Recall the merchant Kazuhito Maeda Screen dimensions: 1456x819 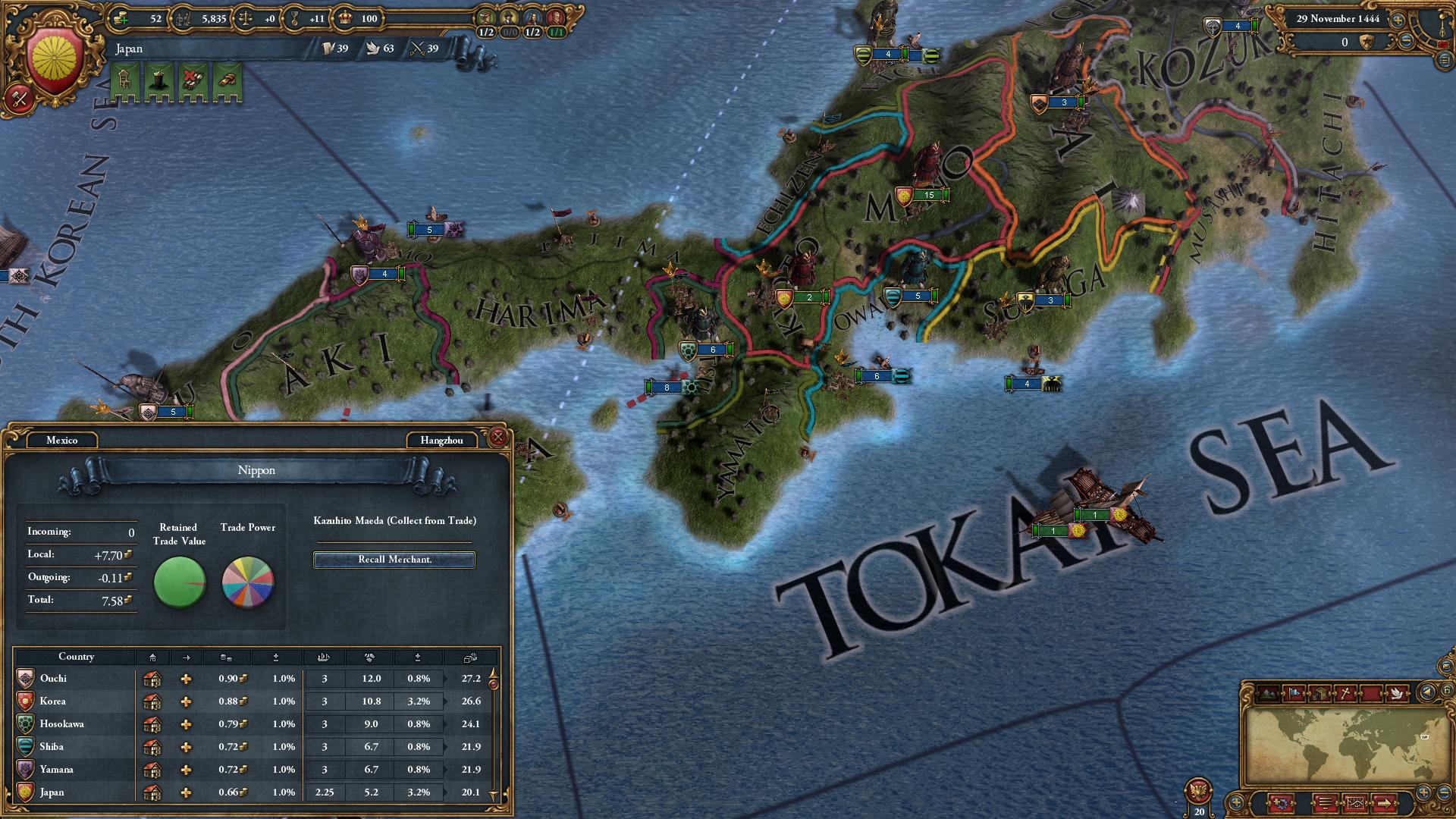[x=394, y=560]
